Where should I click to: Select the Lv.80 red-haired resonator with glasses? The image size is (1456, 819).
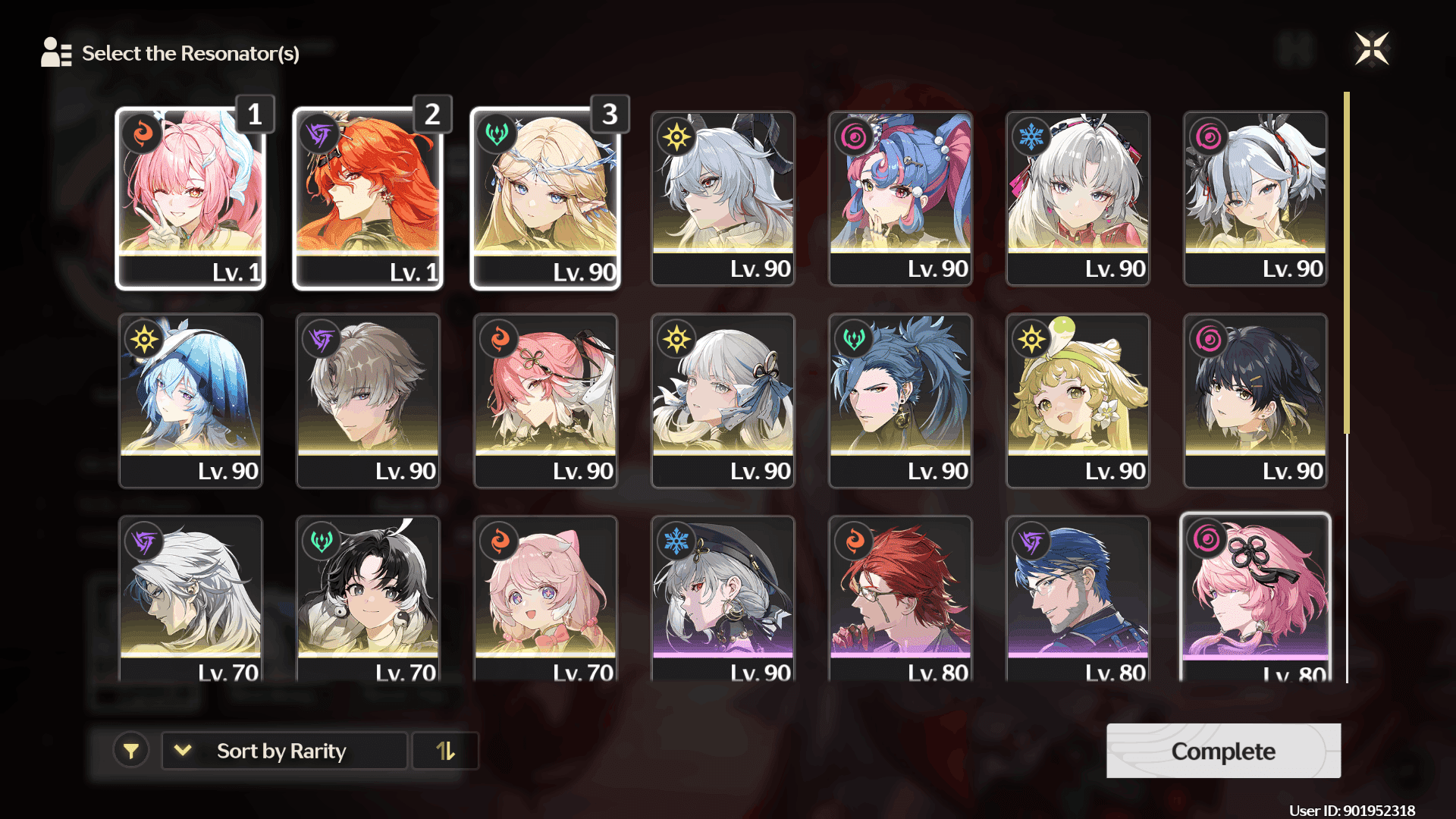click(x=900, y=599)
